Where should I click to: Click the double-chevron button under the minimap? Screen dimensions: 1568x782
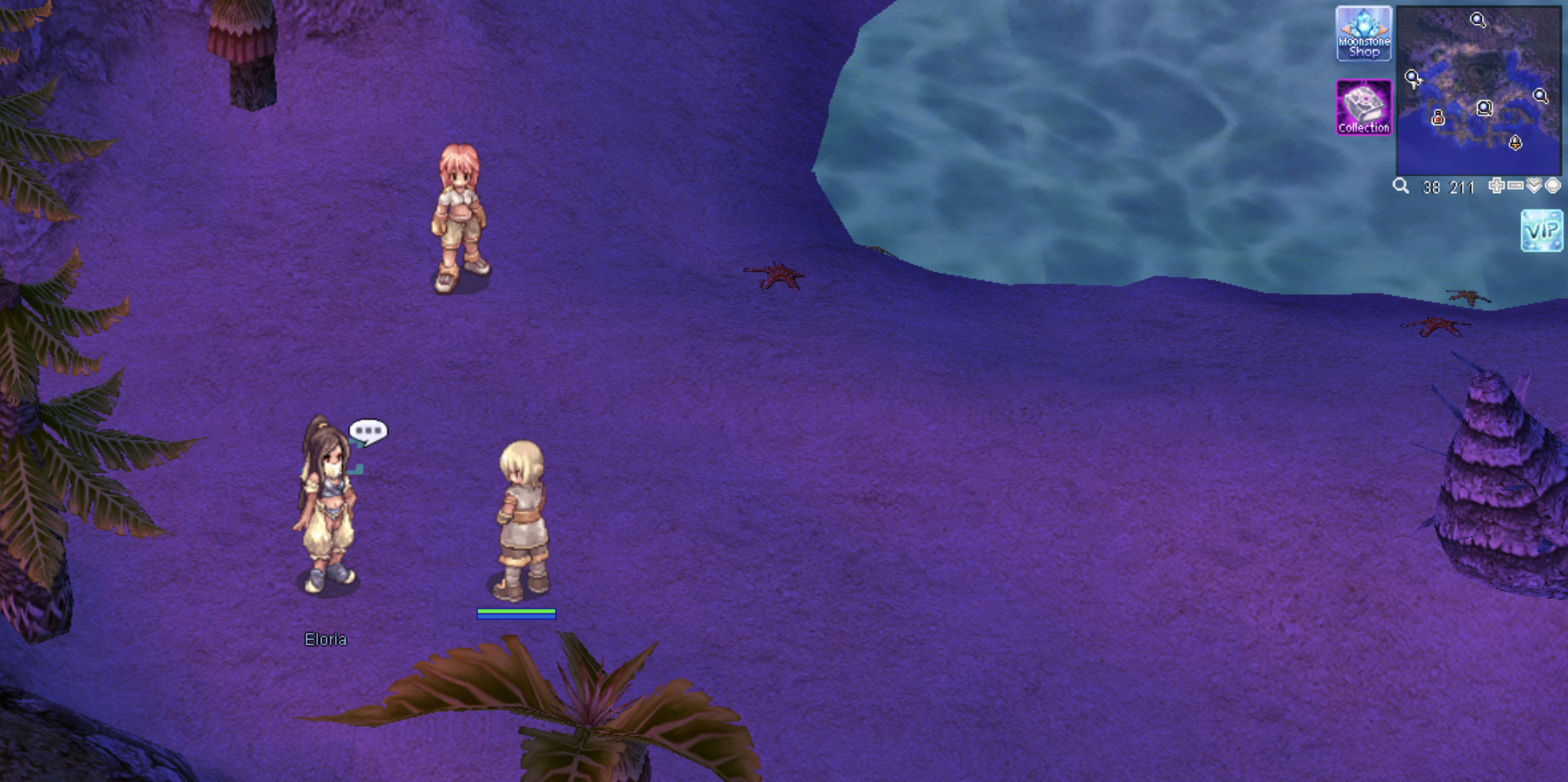click(1534, 186)
